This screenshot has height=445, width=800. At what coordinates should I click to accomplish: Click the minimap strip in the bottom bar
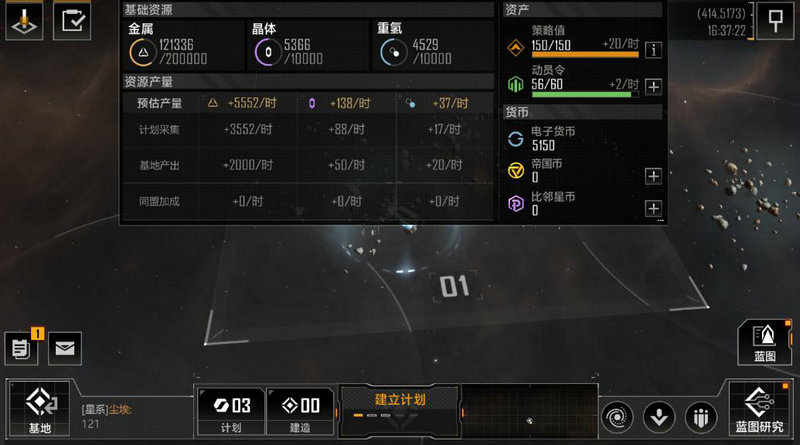[528, 411]
